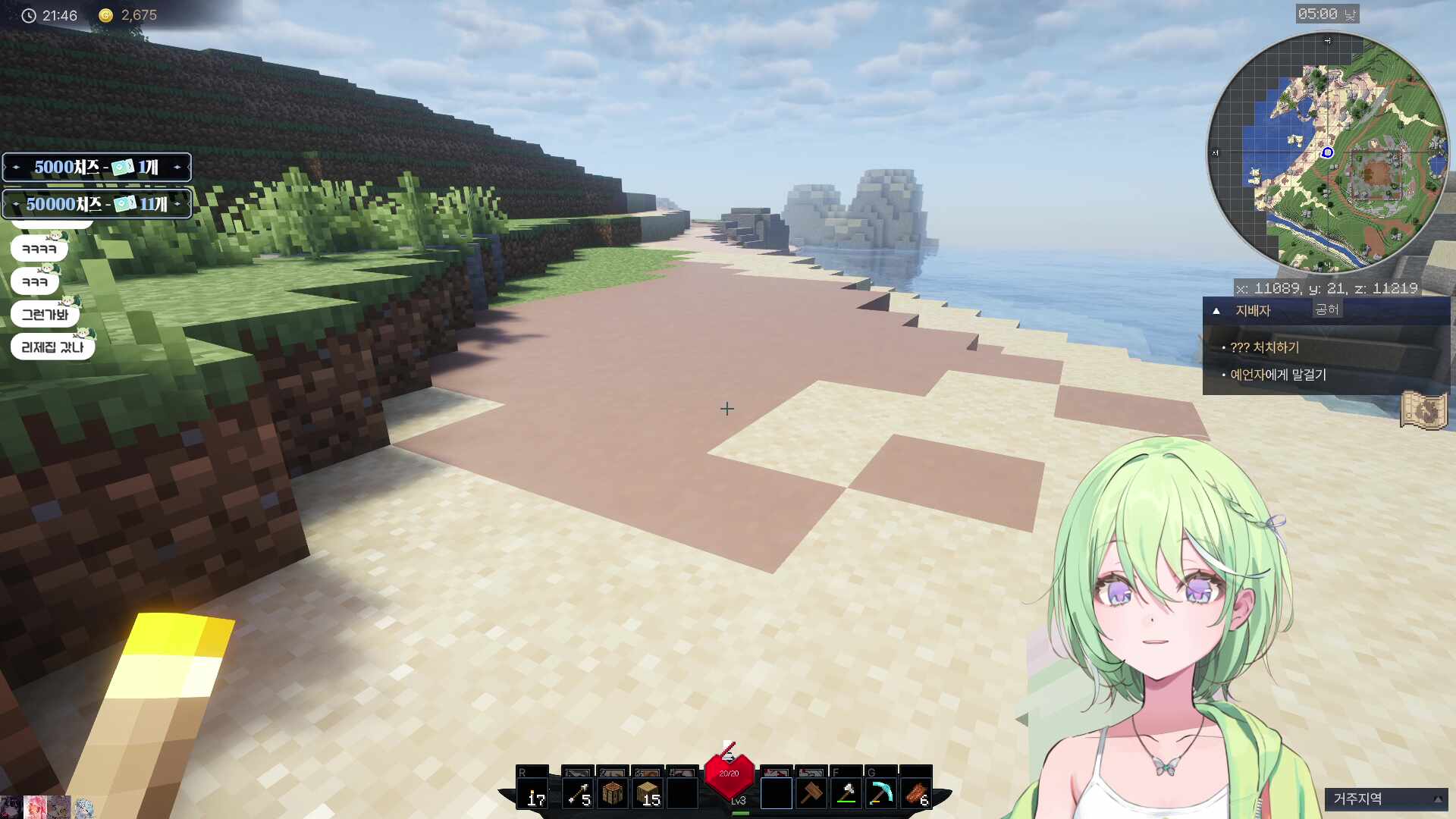Click the coin balance icon showing 2,675

point(105,14)
